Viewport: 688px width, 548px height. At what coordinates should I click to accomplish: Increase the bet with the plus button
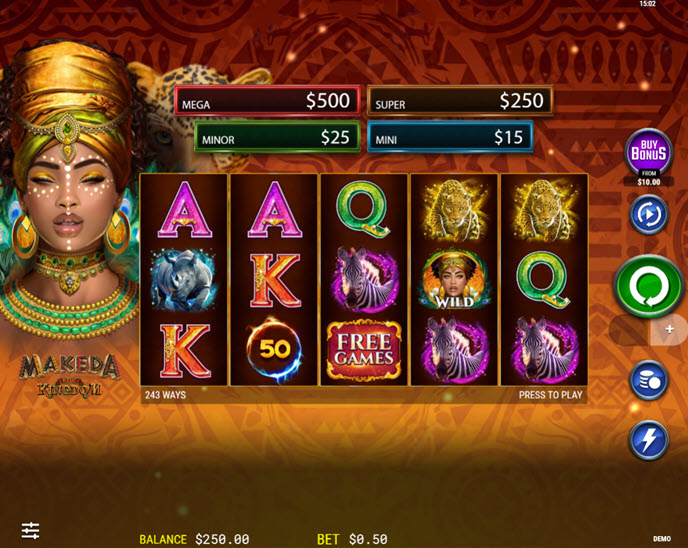coord(670,329)
